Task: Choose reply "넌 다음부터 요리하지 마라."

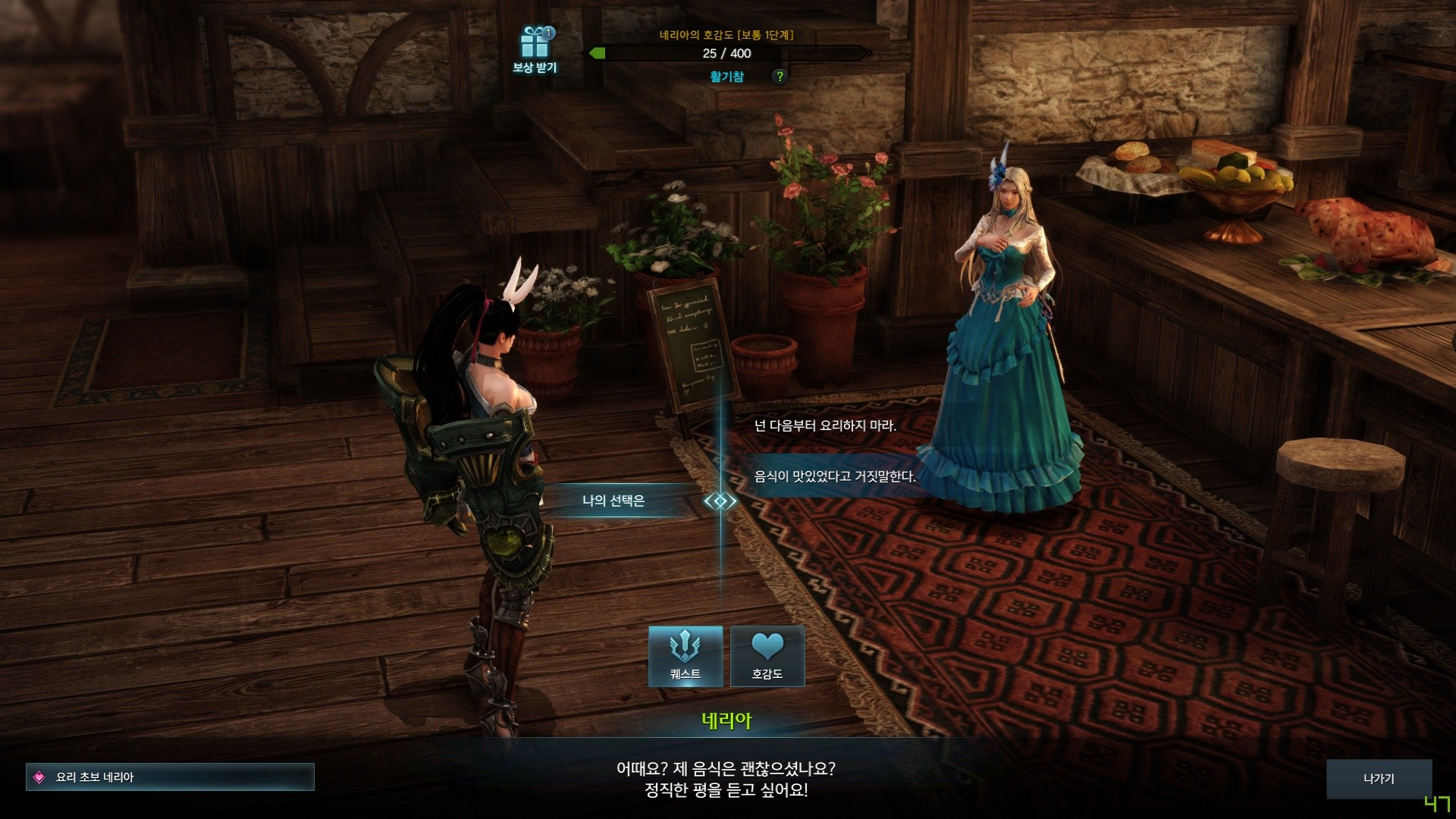Action: pyautogui.click(x=825, y=426)
